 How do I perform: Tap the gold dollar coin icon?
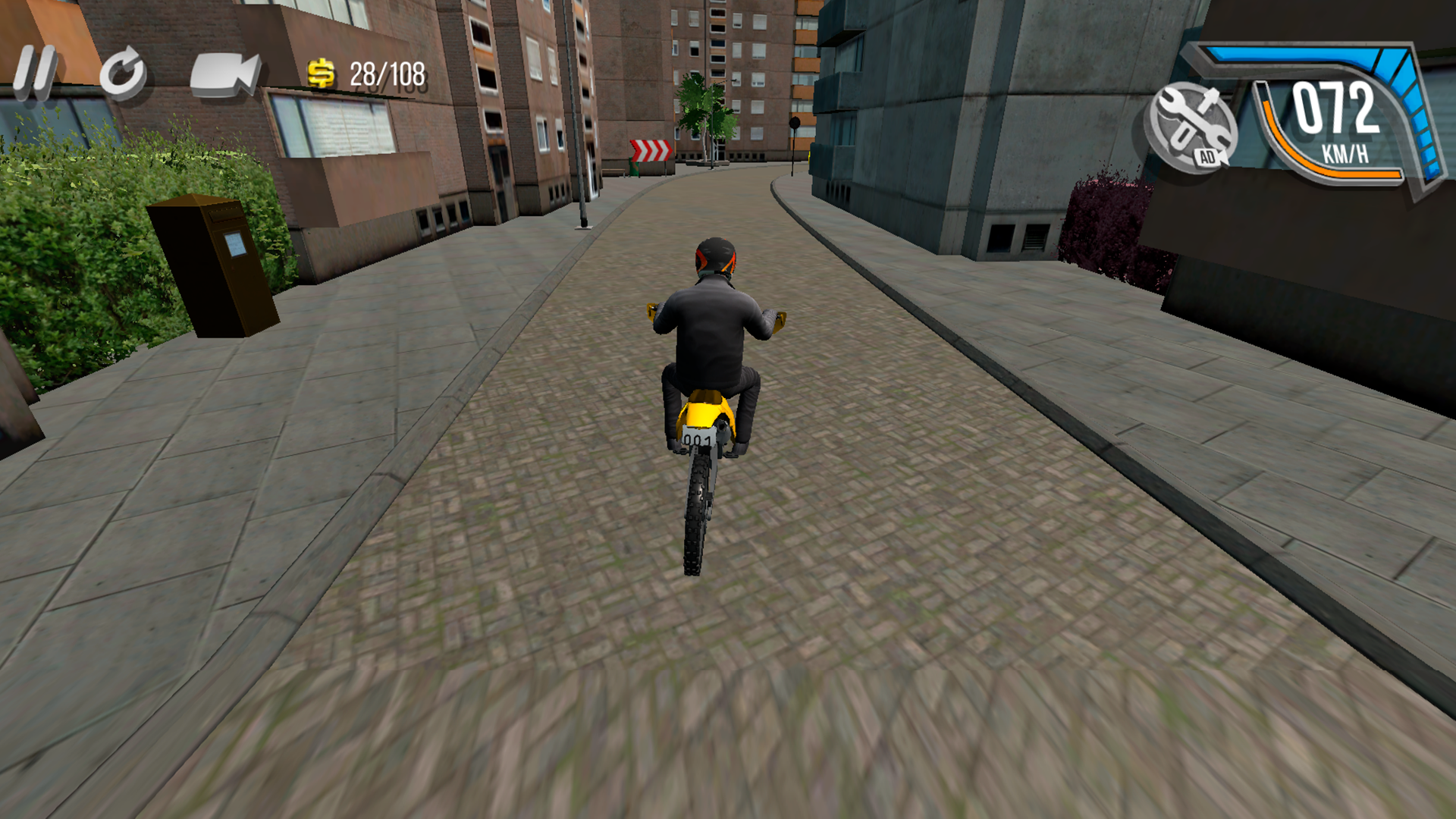click(x=322, y=74)
